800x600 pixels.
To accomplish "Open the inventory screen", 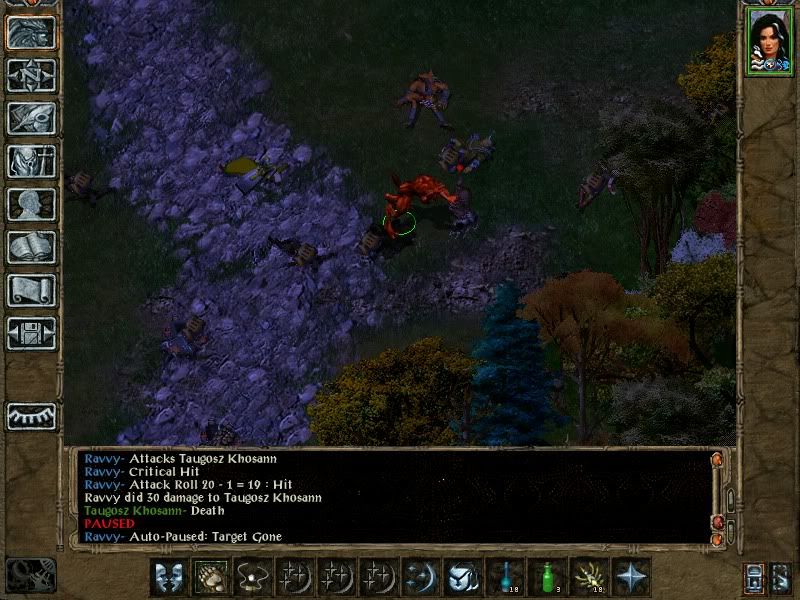I will 31,161.
